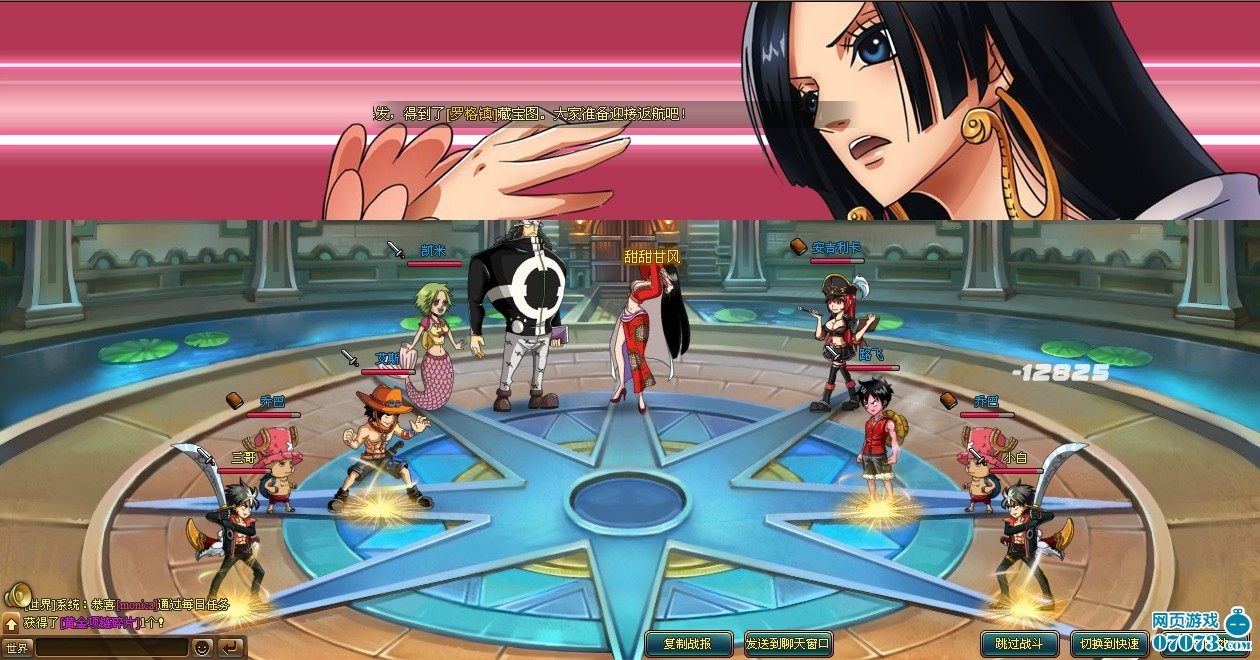The width and height of the screenshot is (1260, 660).
Task: Skip the battle (跳过战斗)
Action: point(1019,644)
